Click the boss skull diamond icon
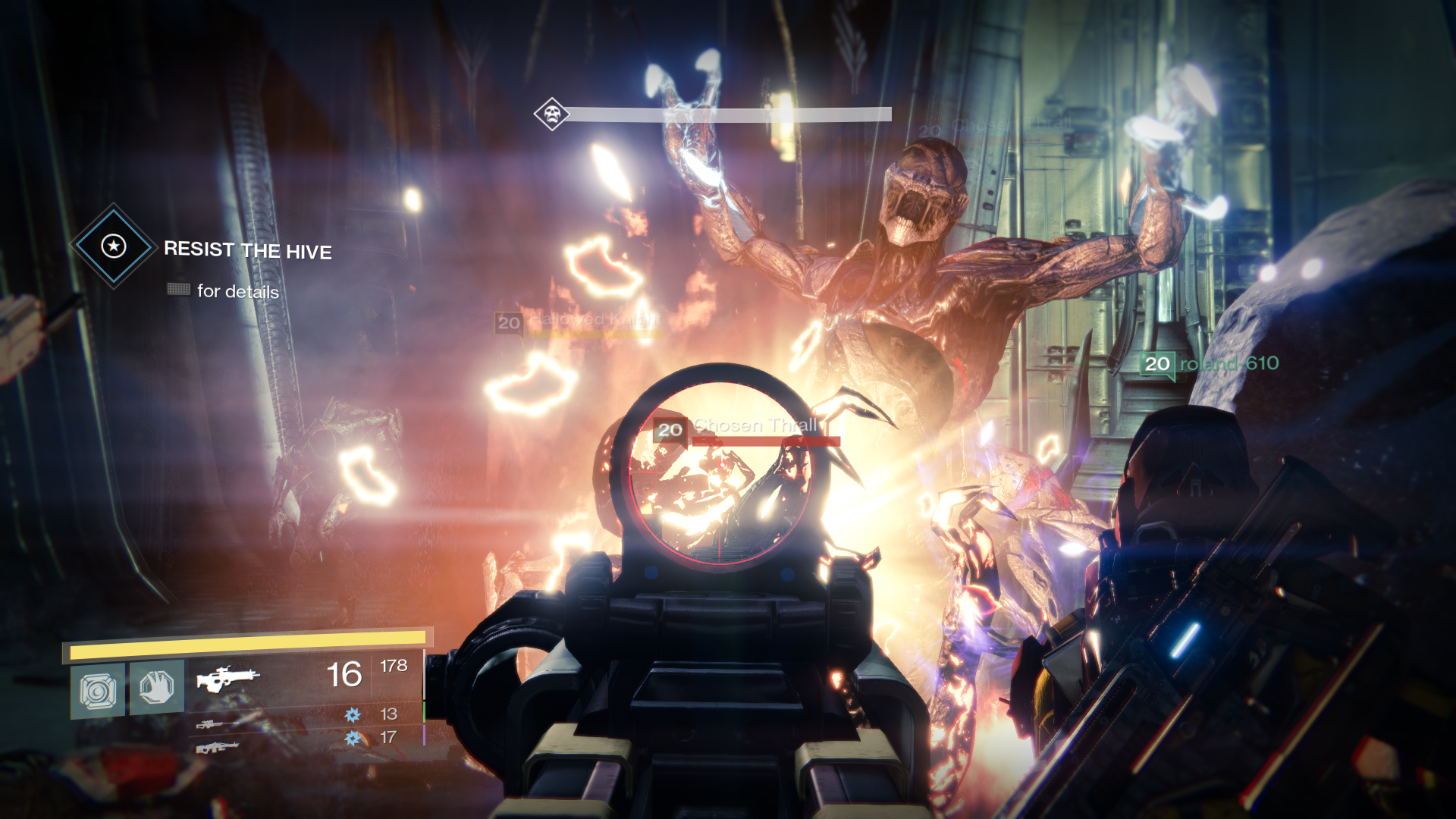The width and height of the screenshot is (1456, 819). click(x=551, y=115)
